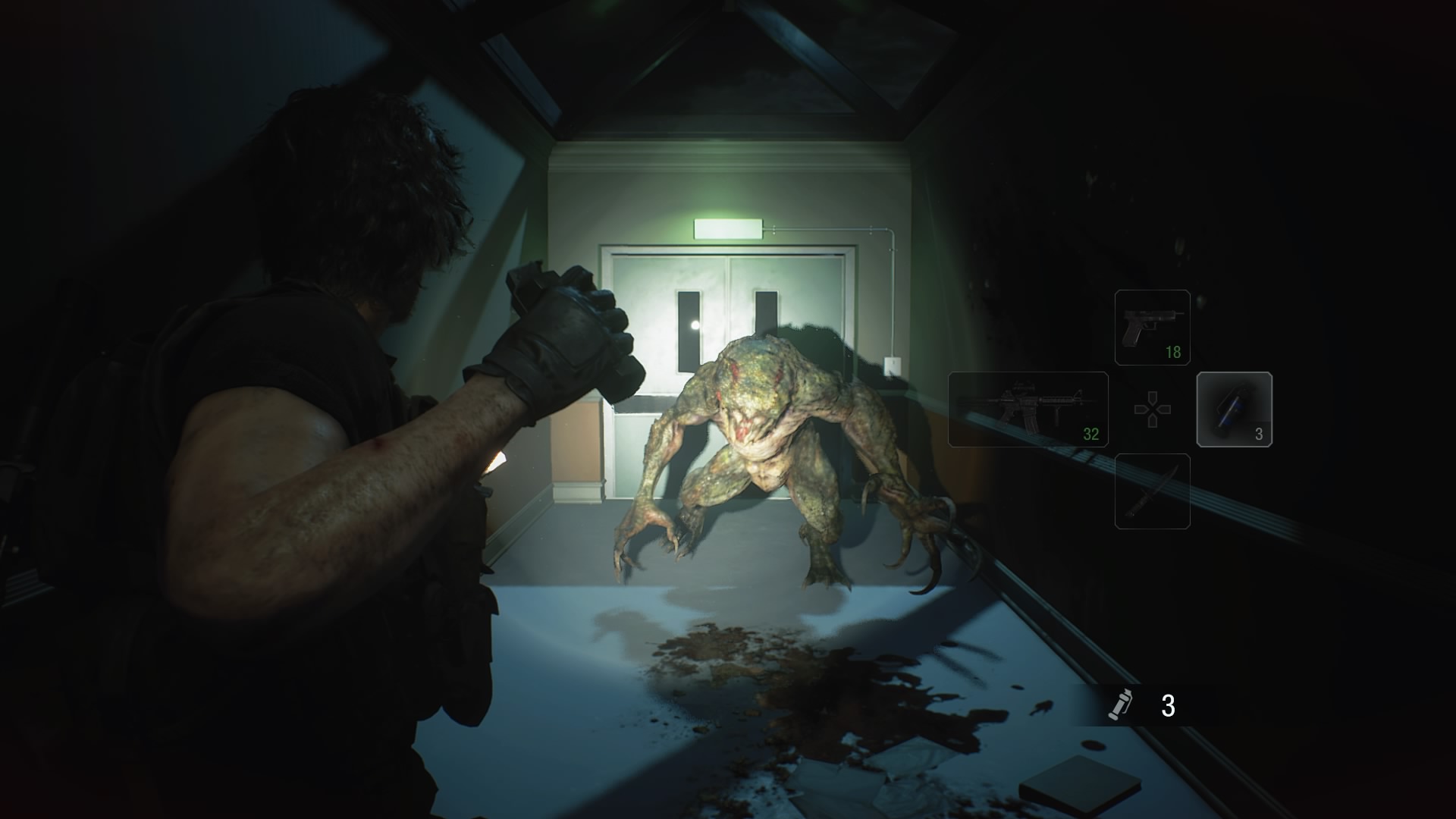The width and height of the screenshot is (1456, 819).
Task: Choose the blue-striped grenade slot
Action: tap(1234, 409)
